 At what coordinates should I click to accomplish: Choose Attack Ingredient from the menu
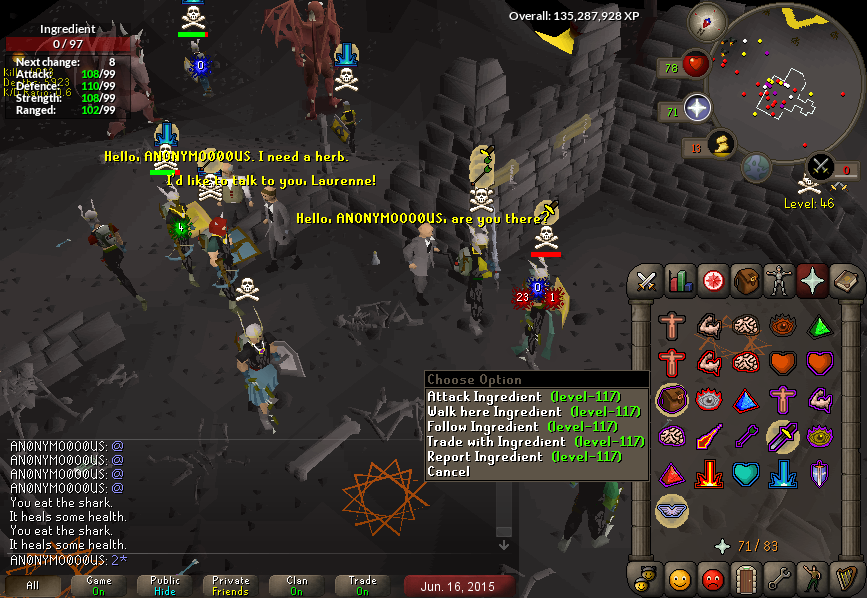click(x=523, y=397)
